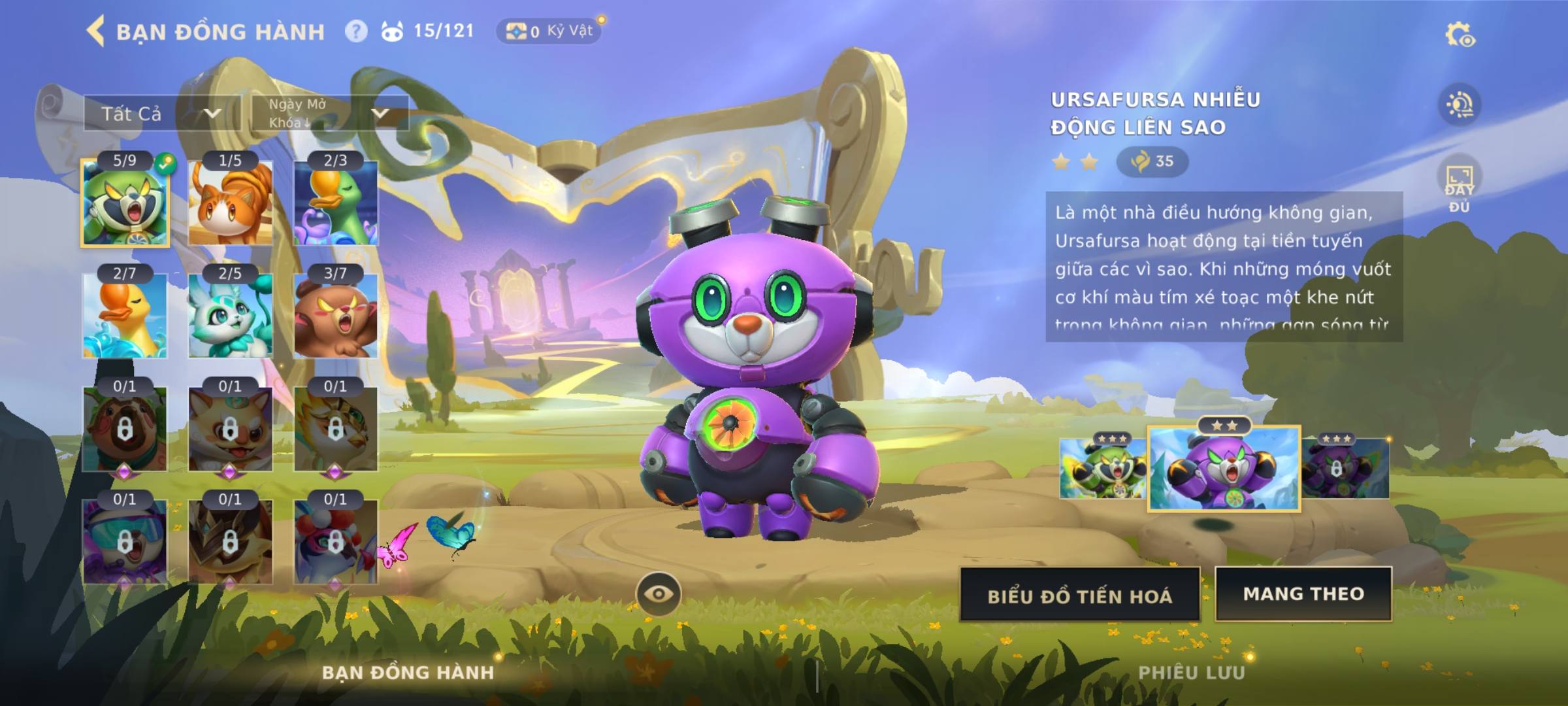Select the yellow duck 2/7 tile
The height and width of the screenshot is (706, 1568).
[x=125, y=316]
